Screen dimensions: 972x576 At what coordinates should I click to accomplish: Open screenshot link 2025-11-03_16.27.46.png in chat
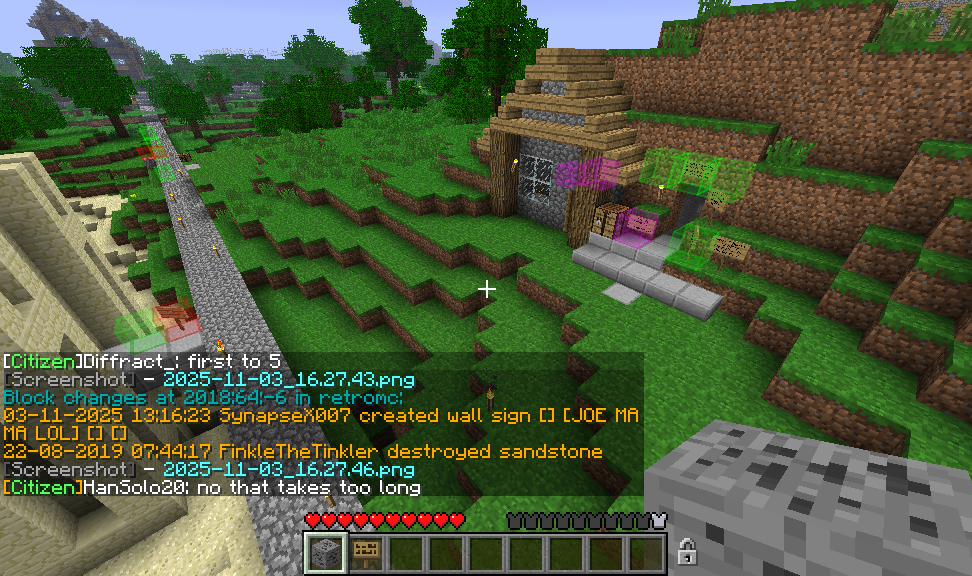click(x=288, y=469)
